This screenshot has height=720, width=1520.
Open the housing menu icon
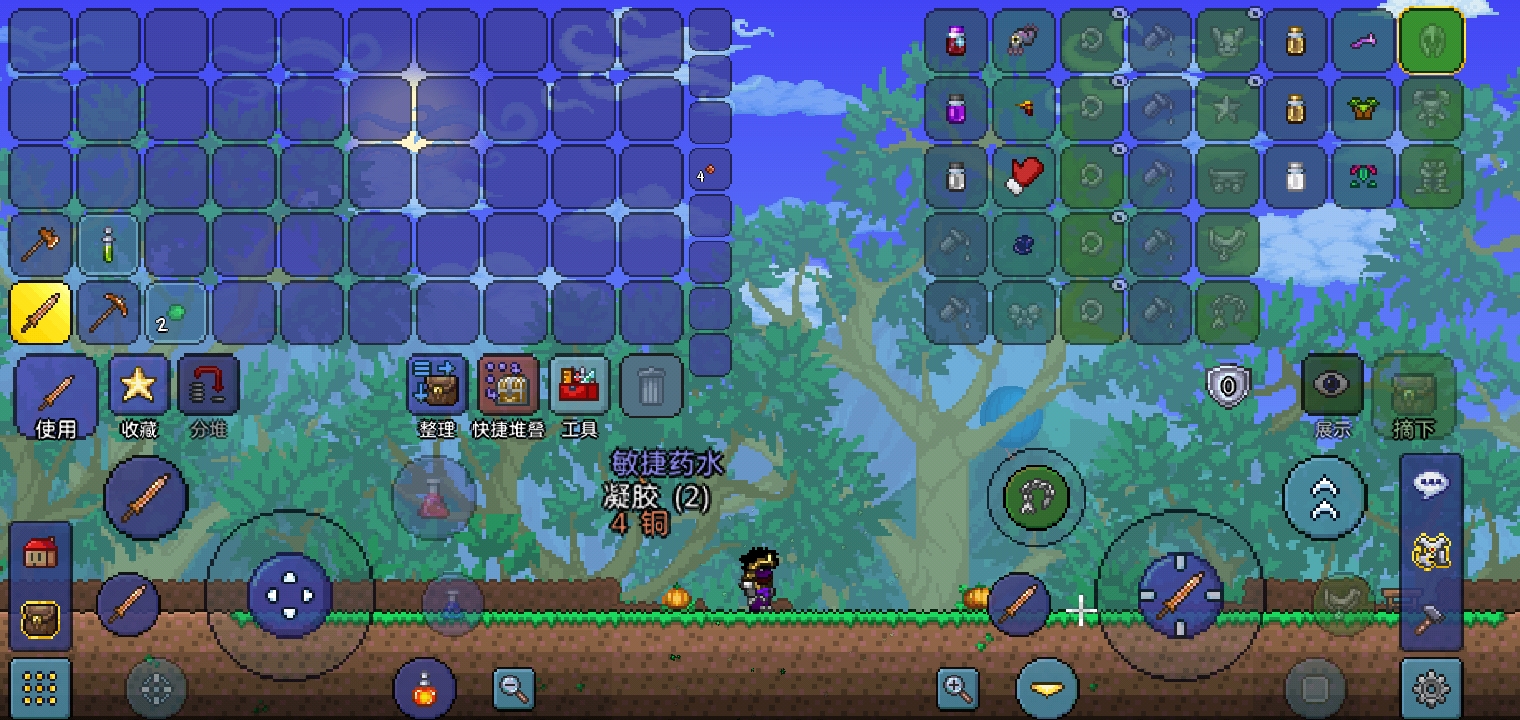pyautogui.click(x=40, y=552)
